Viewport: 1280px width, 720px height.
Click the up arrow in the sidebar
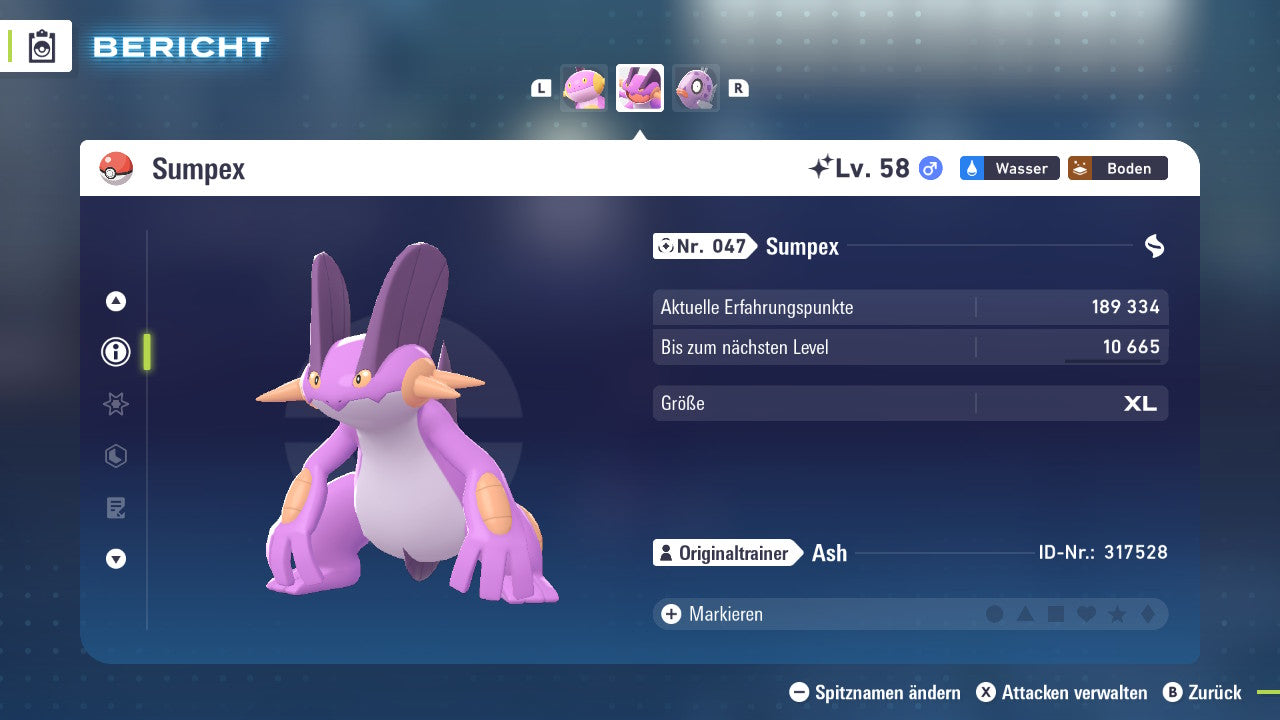(115, 300)
